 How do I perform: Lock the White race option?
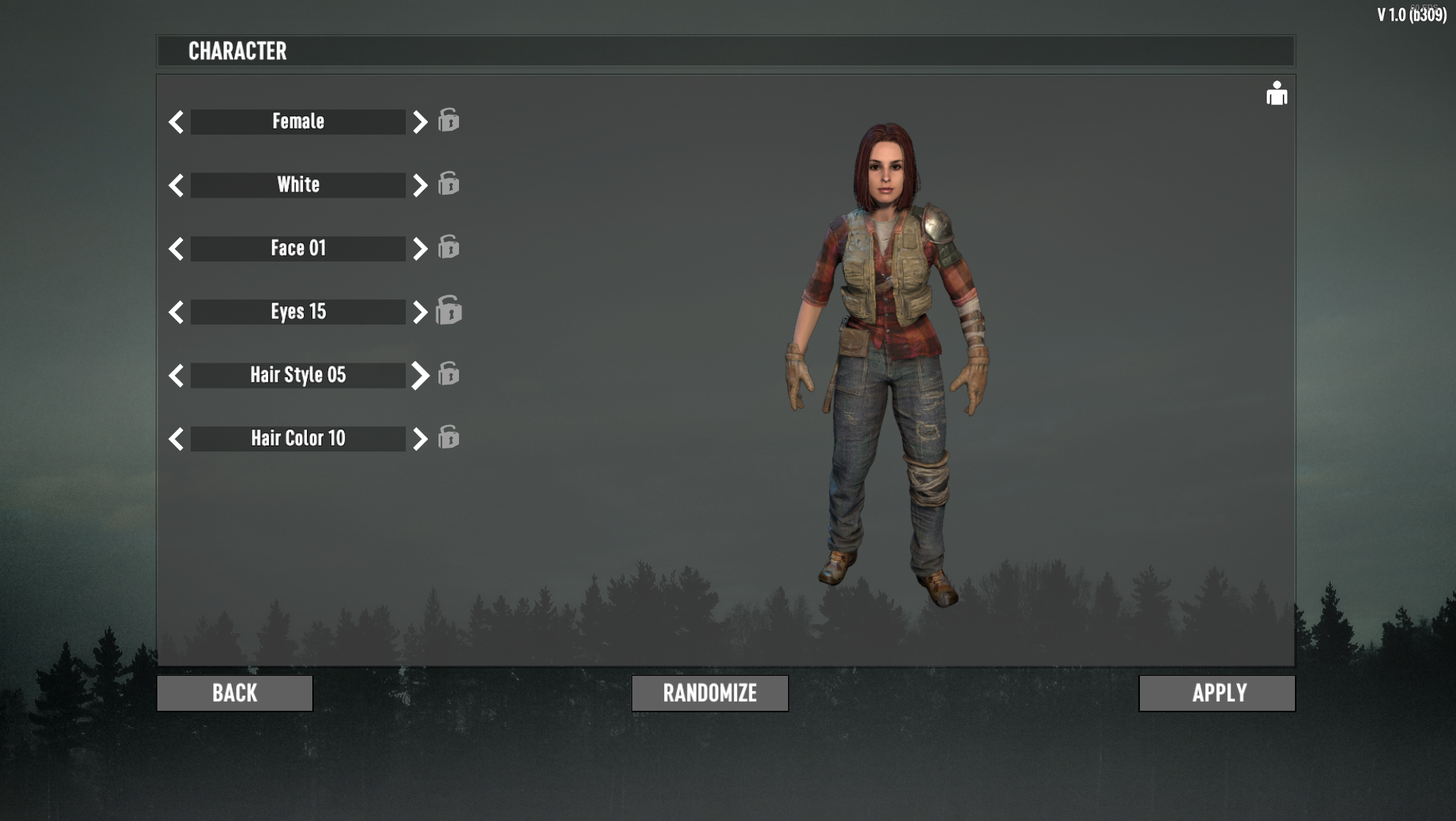tap(449, 184)
